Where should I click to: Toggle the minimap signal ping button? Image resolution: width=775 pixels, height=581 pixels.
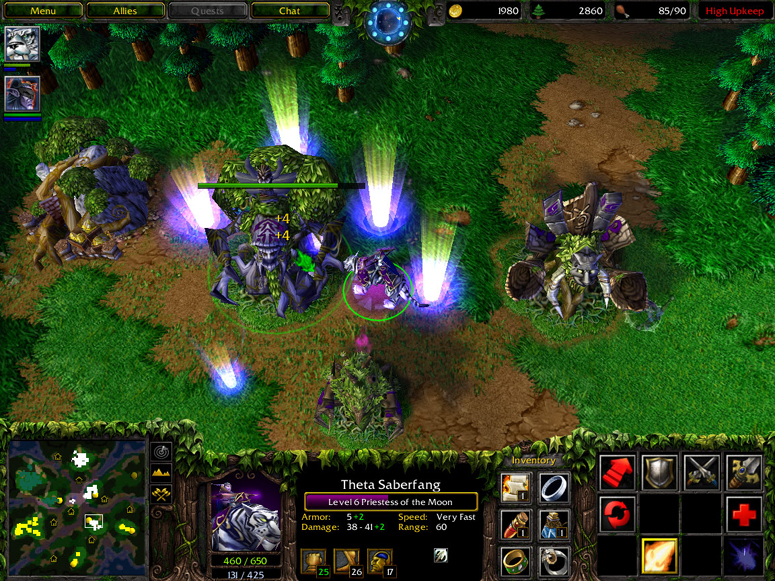[x=160, y=452]
